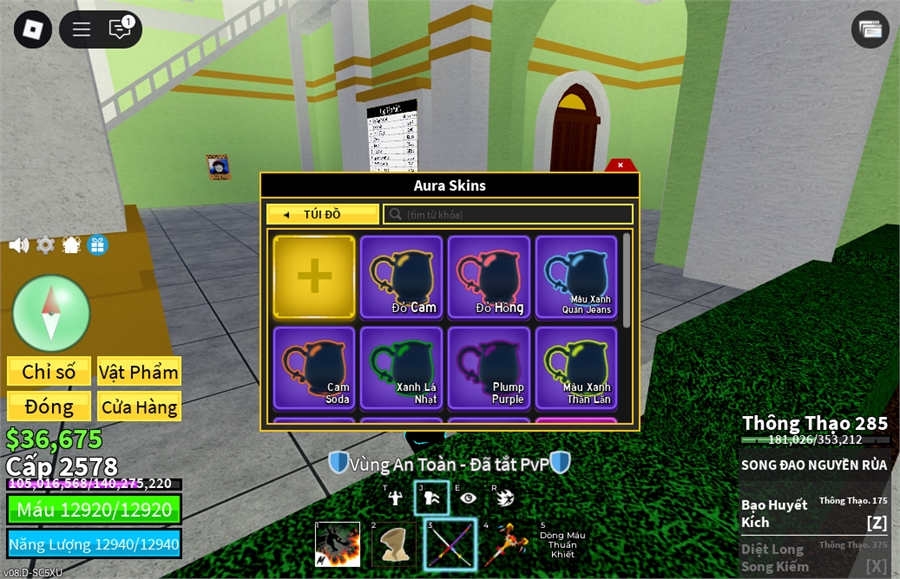Click the yellow plus add-skin tile

314,276
